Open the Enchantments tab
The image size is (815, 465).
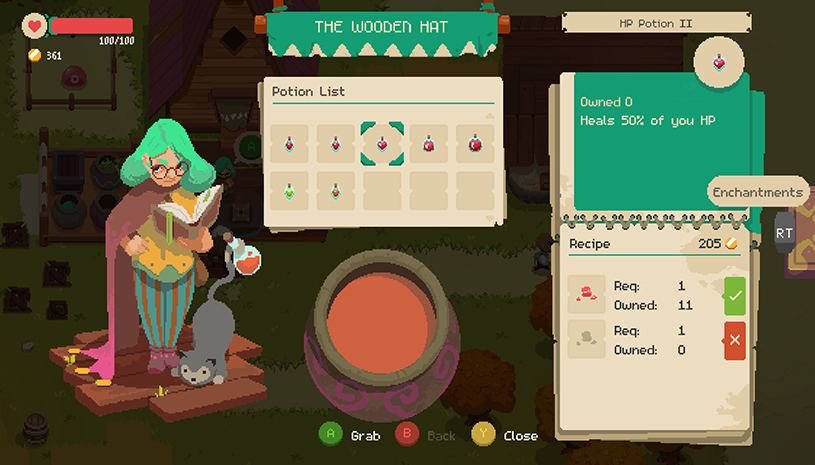coord(758,191)
